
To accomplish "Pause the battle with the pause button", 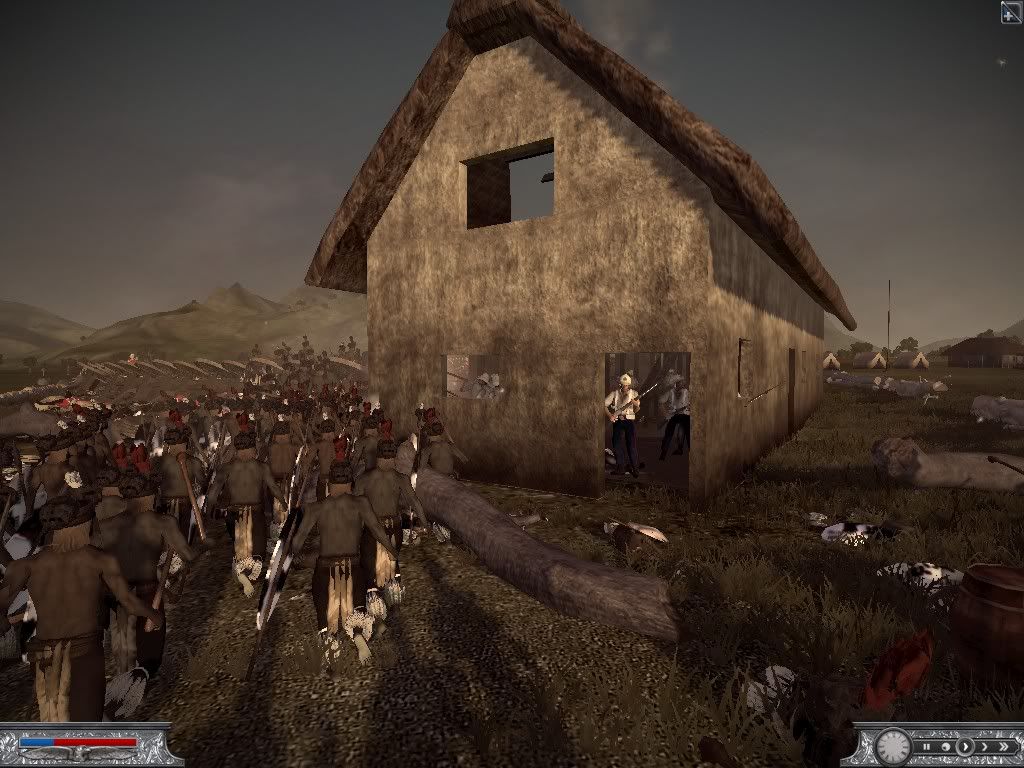I will pos(927,747).
